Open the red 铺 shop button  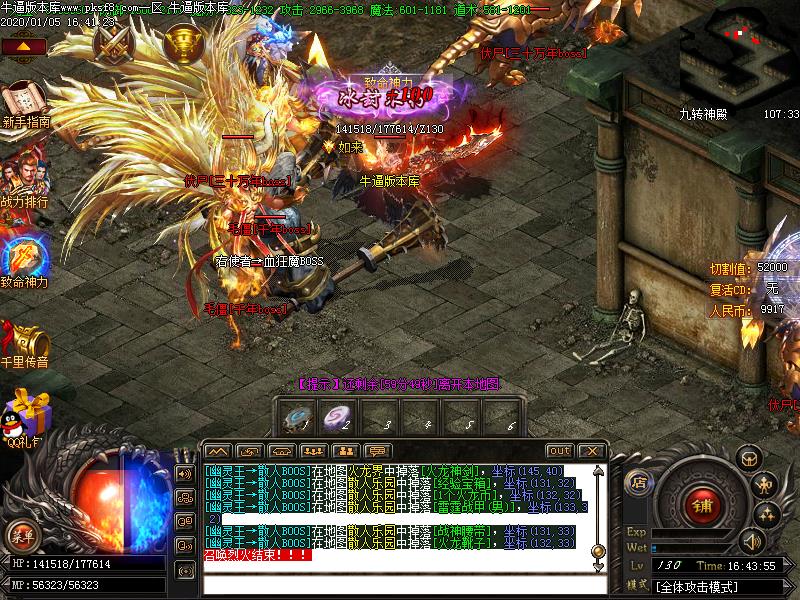click(700, 505)
